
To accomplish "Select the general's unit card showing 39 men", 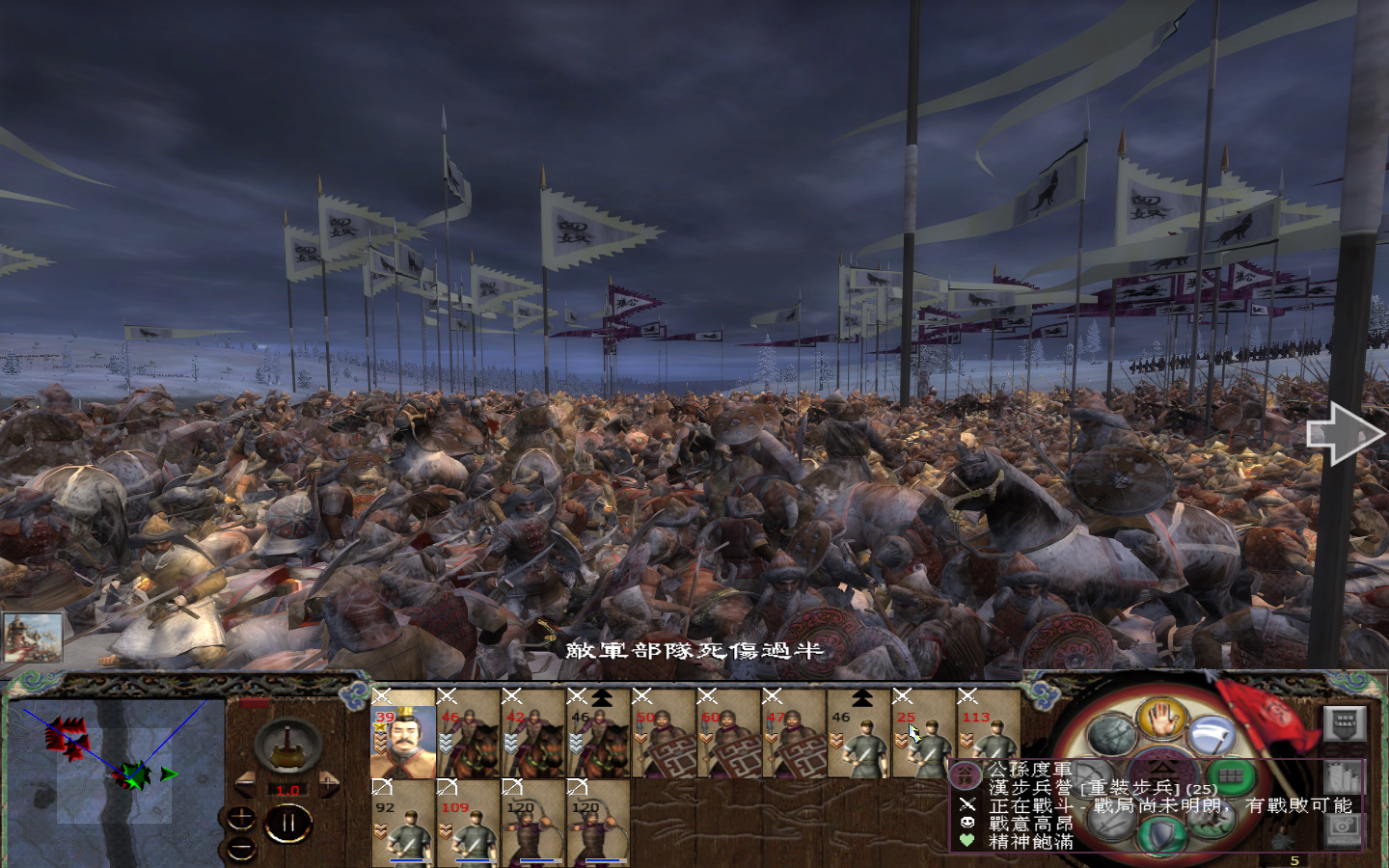I will [405, 743].
